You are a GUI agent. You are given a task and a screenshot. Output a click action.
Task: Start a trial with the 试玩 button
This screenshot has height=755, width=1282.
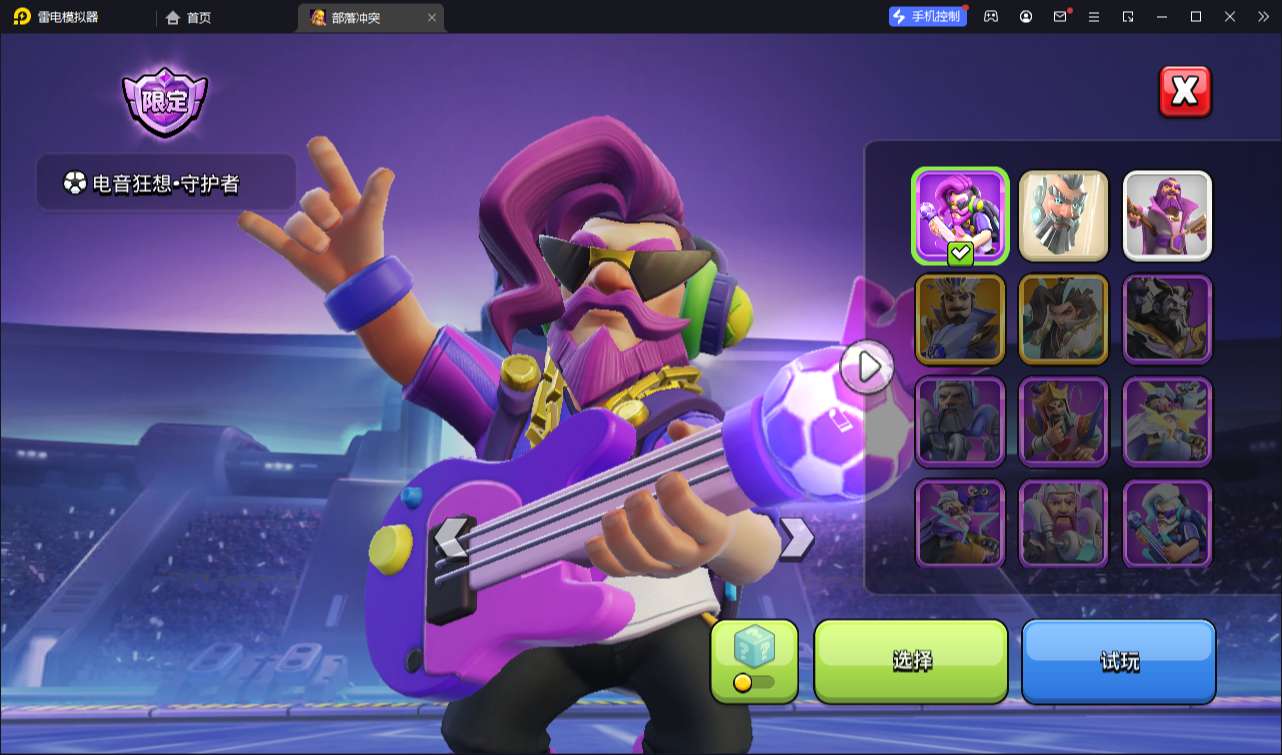[1118, 660]
